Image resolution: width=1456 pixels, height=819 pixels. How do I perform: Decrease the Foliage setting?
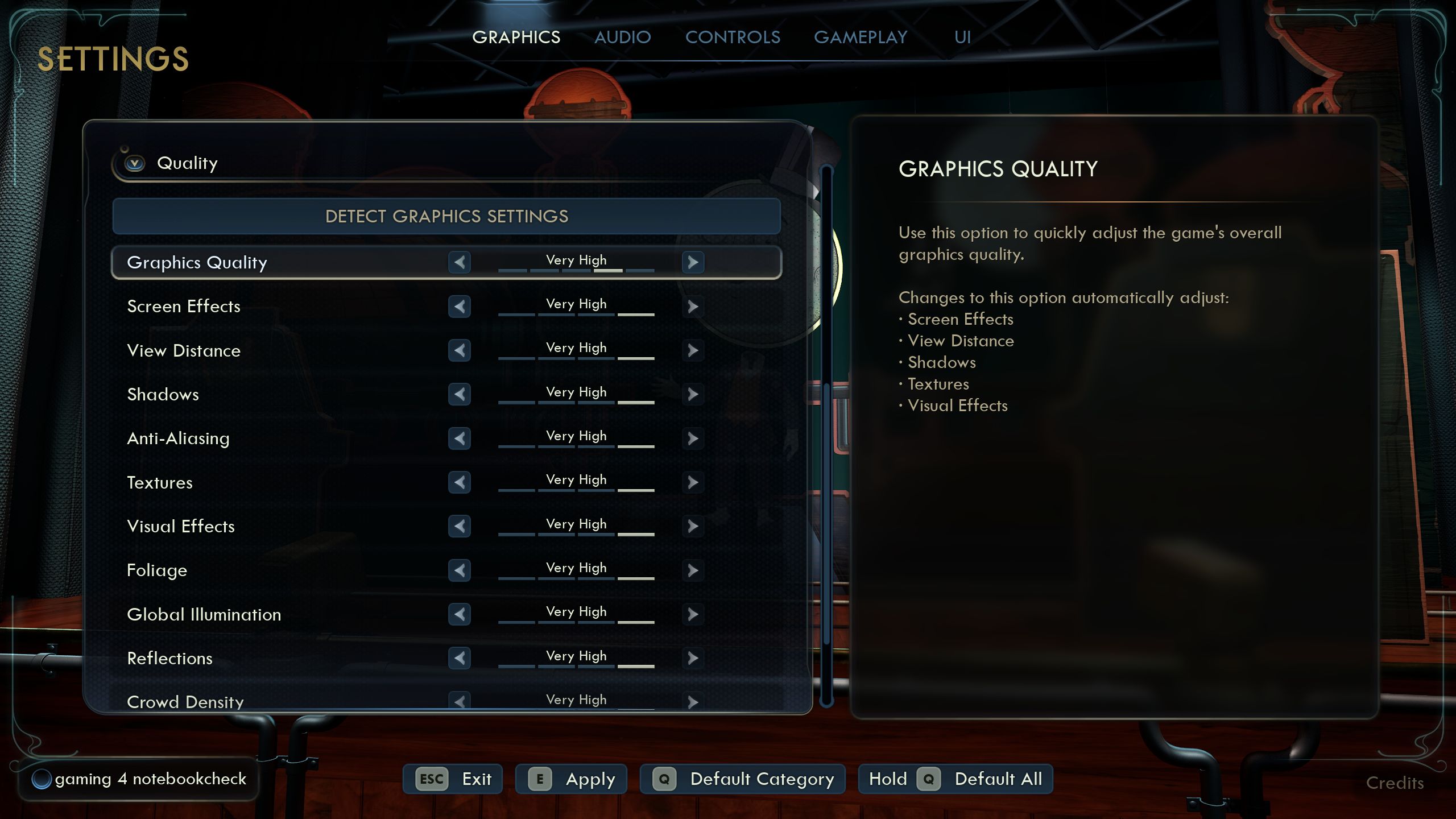460,570
